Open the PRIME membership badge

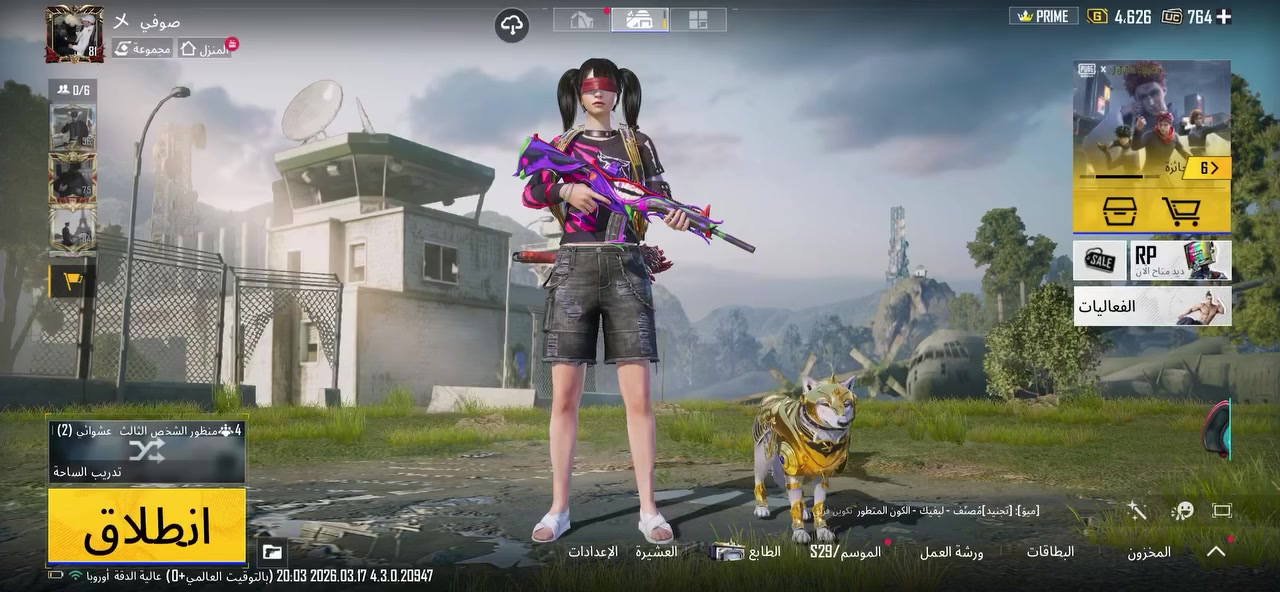[x=1043, y=17]
